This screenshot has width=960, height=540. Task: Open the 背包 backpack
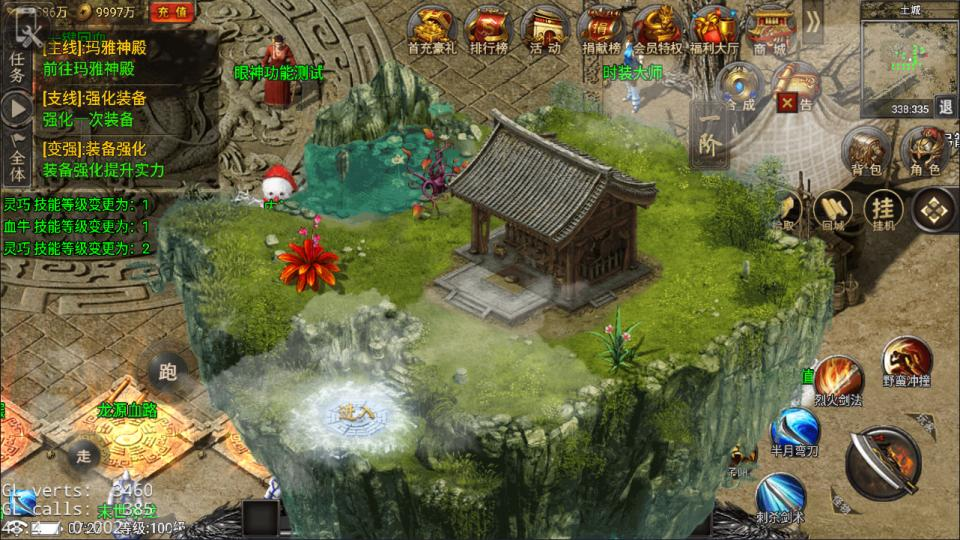(x=866, y=154)
